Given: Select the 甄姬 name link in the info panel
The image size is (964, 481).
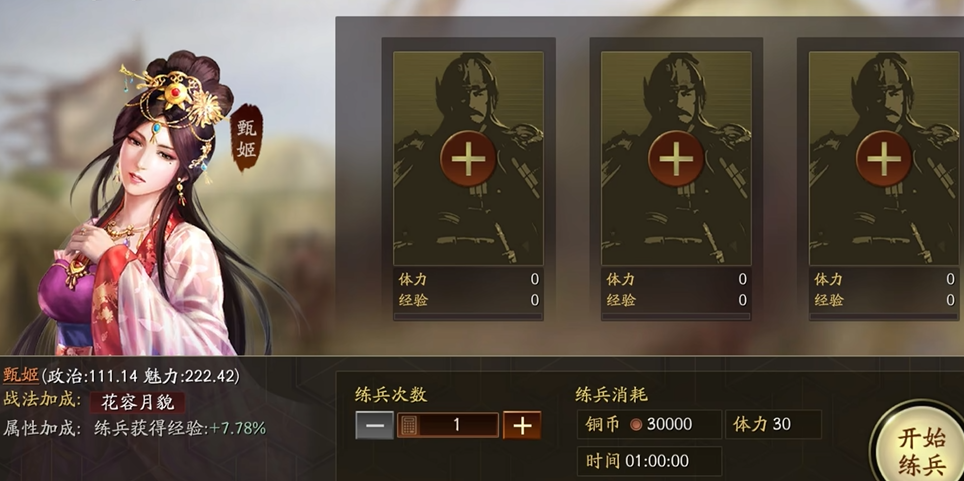Looking at the screenshot, I should 20,375.
